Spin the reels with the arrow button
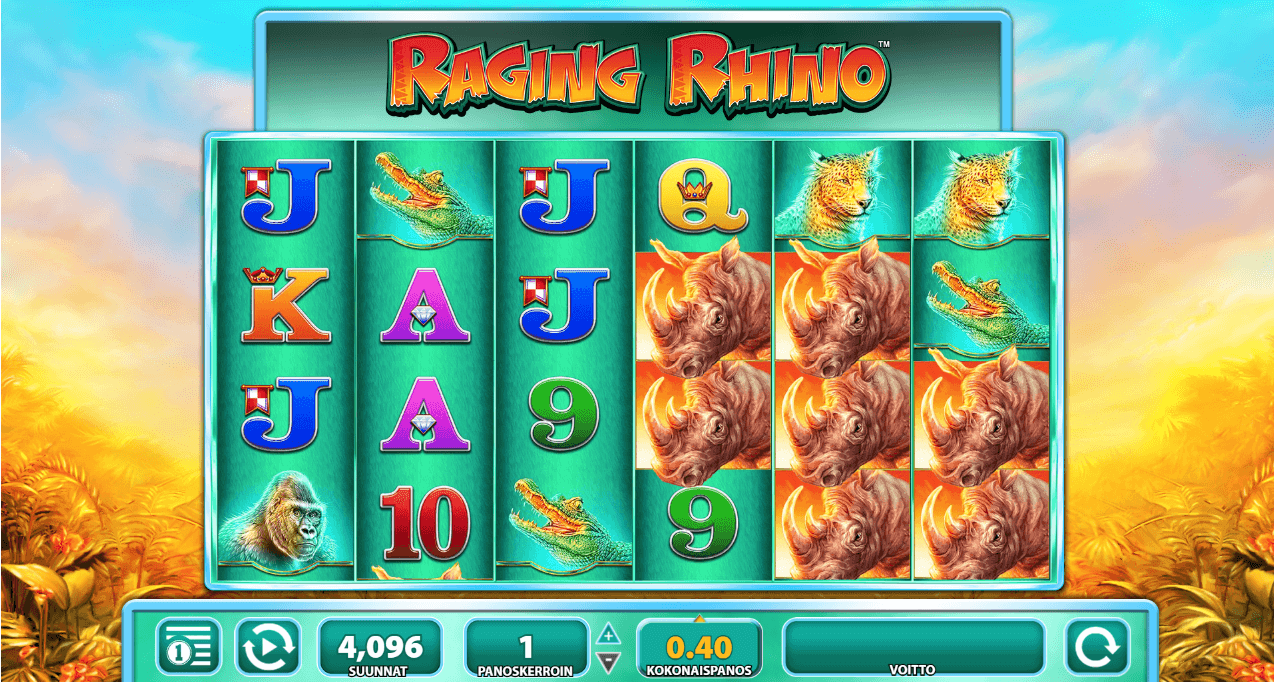This screenshot has height=682, width=1274. pos(1096,647)
